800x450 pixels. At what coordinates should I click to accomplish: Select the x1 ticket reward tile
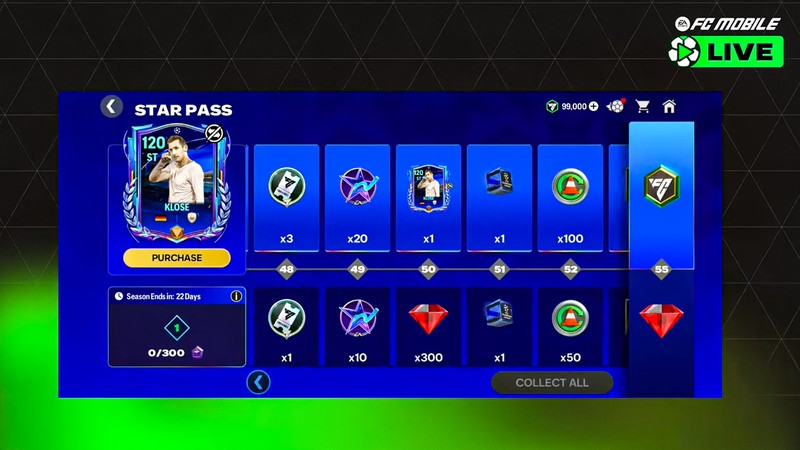(286, 327)
